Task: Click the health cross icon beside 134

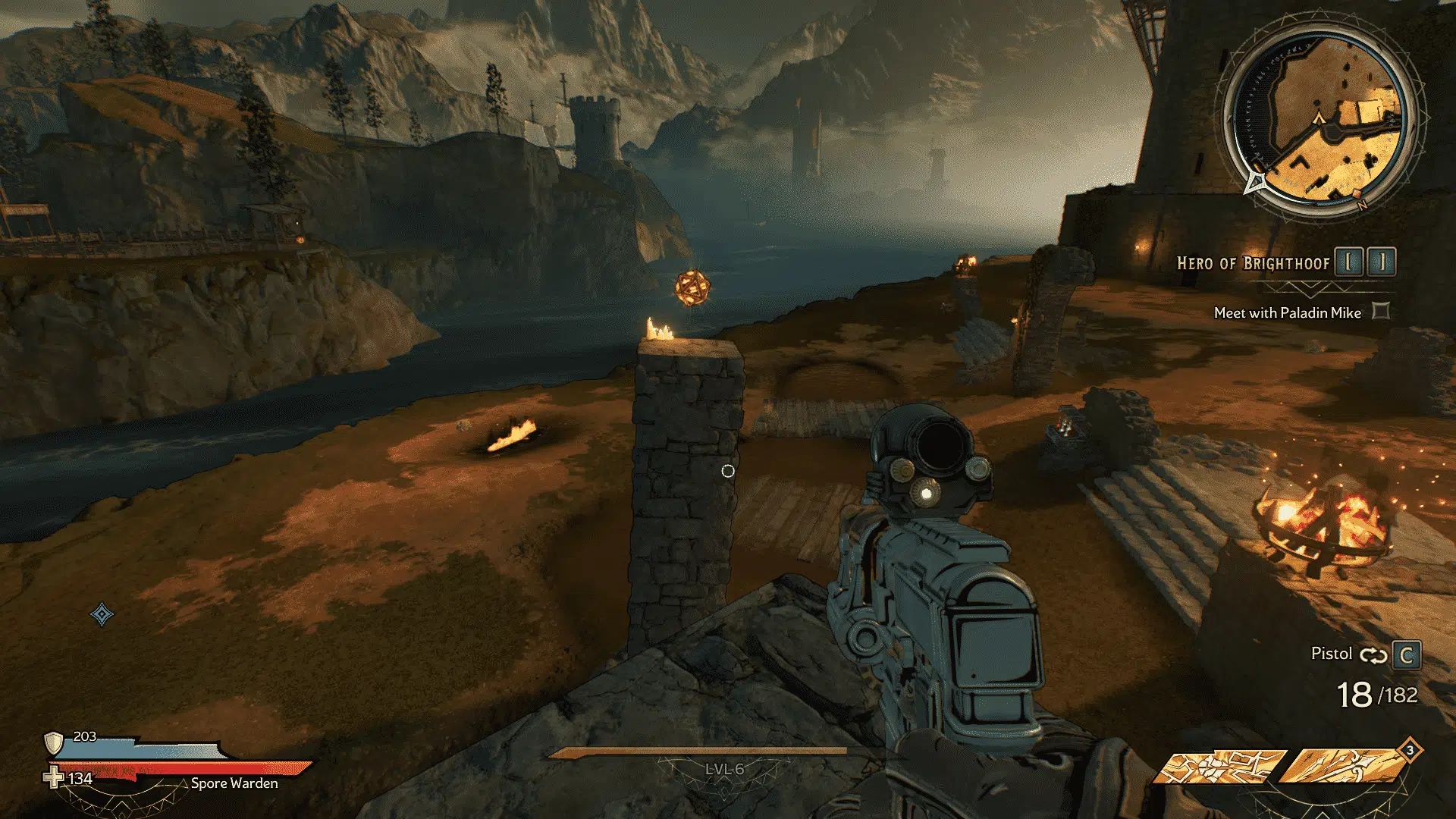Action: pyautogui.click(x=53, y=778)
